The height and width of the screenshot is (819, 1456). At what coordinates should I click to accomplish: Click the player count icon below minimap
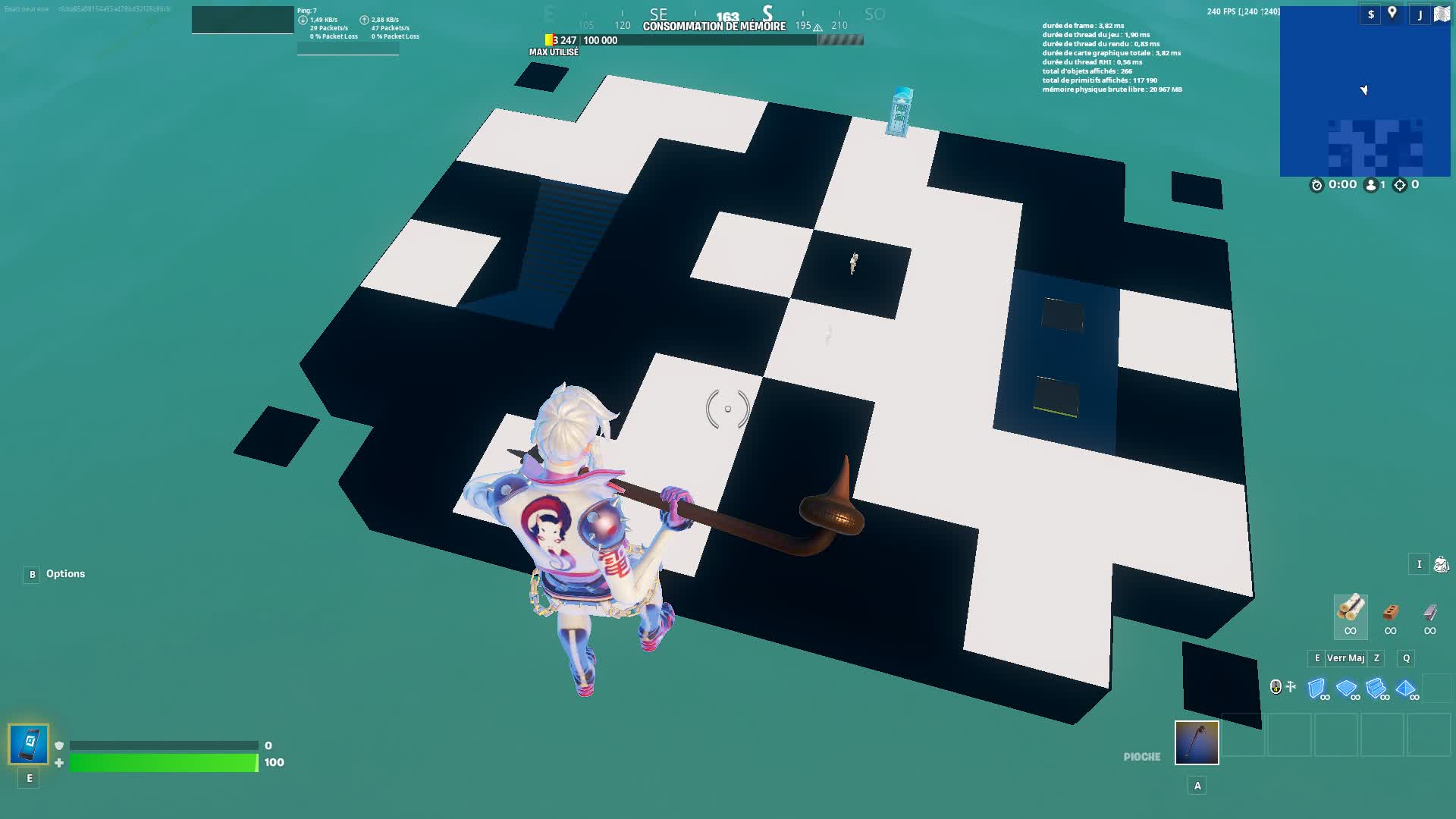click(x=1370, y=184)
